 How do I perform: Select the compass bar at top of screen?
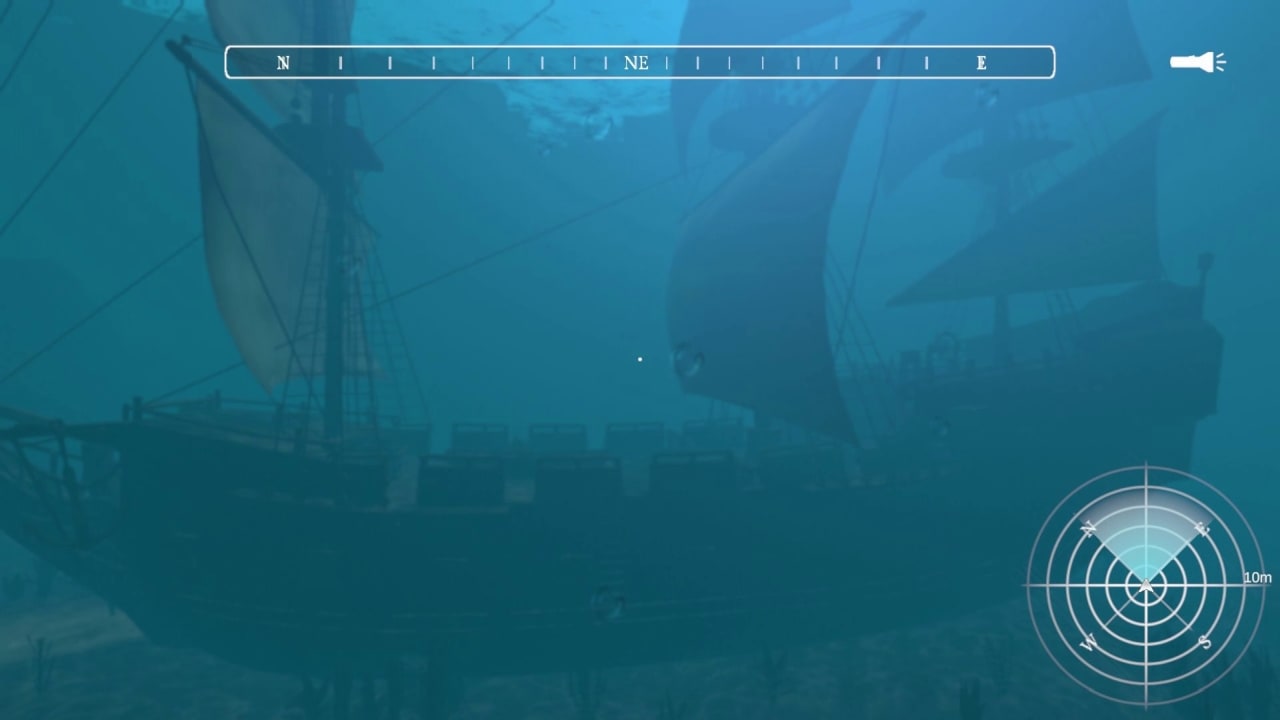[640, 61]
